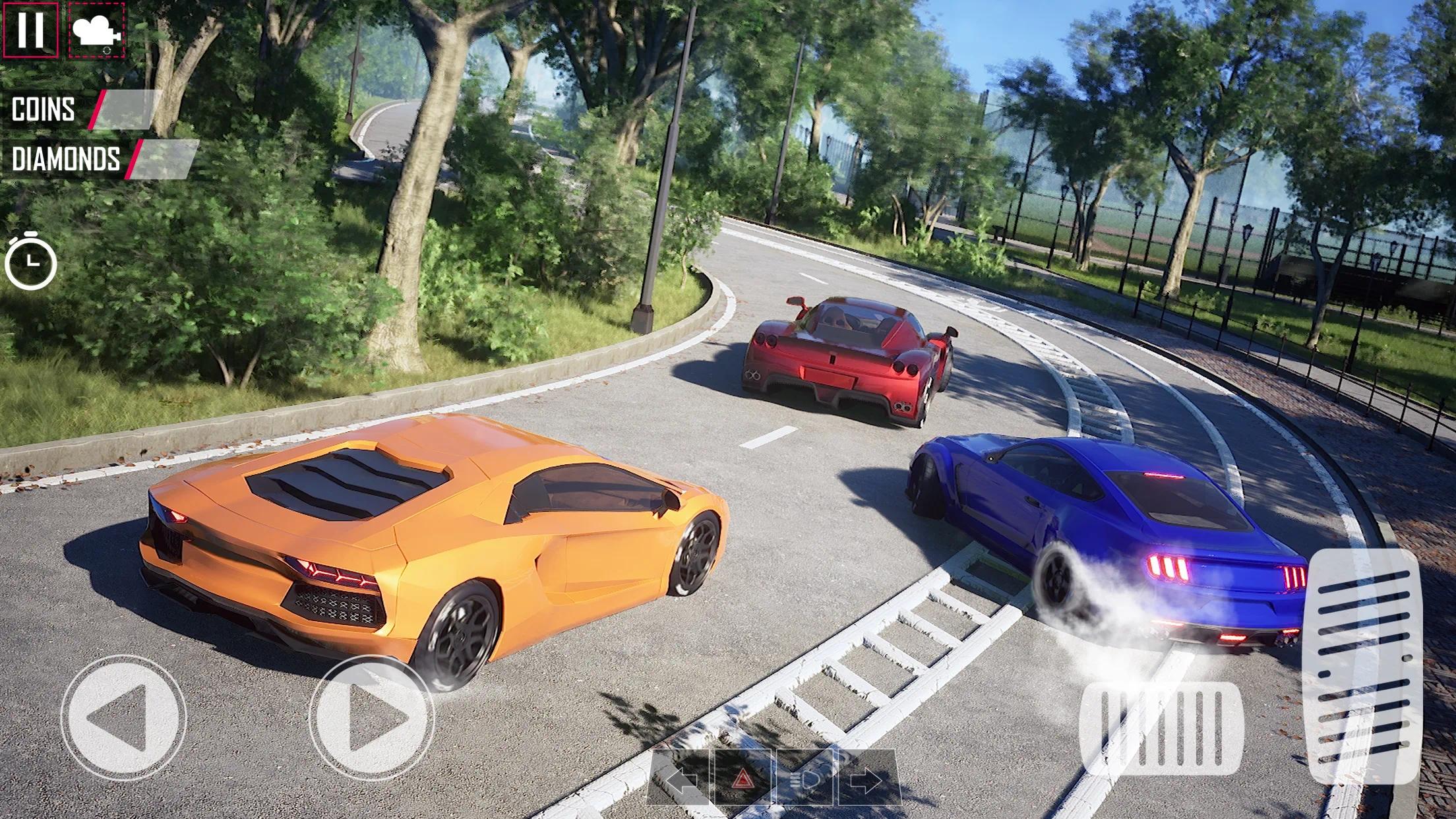Steer left with the round arrow button
Viewport: 1456px width, 819px height.
pos(124,717)
